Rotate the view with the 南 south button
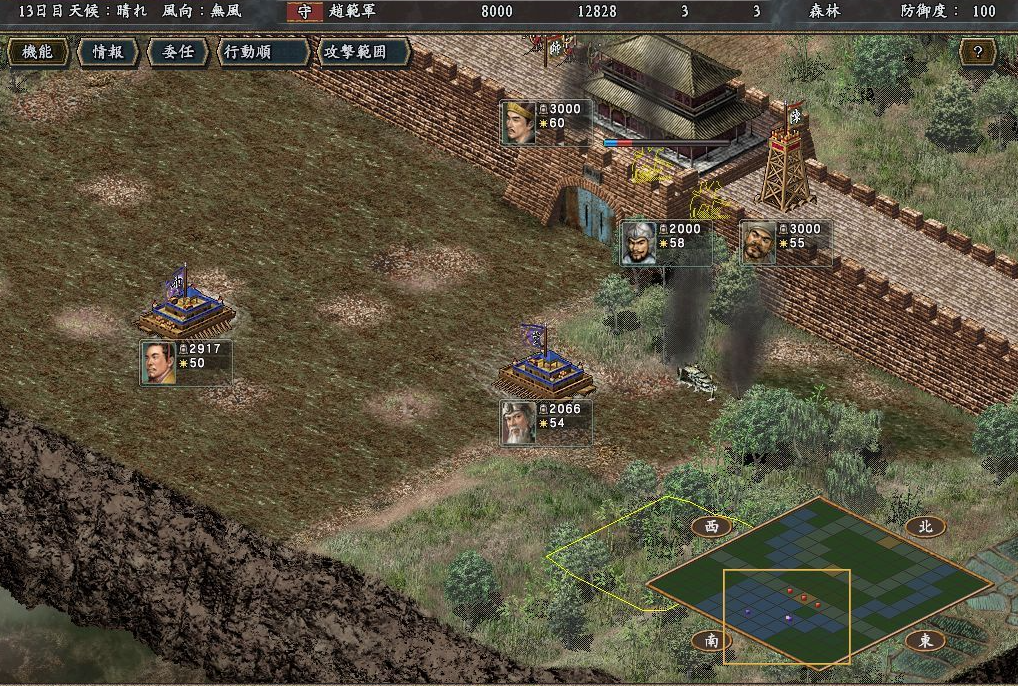 711,641
